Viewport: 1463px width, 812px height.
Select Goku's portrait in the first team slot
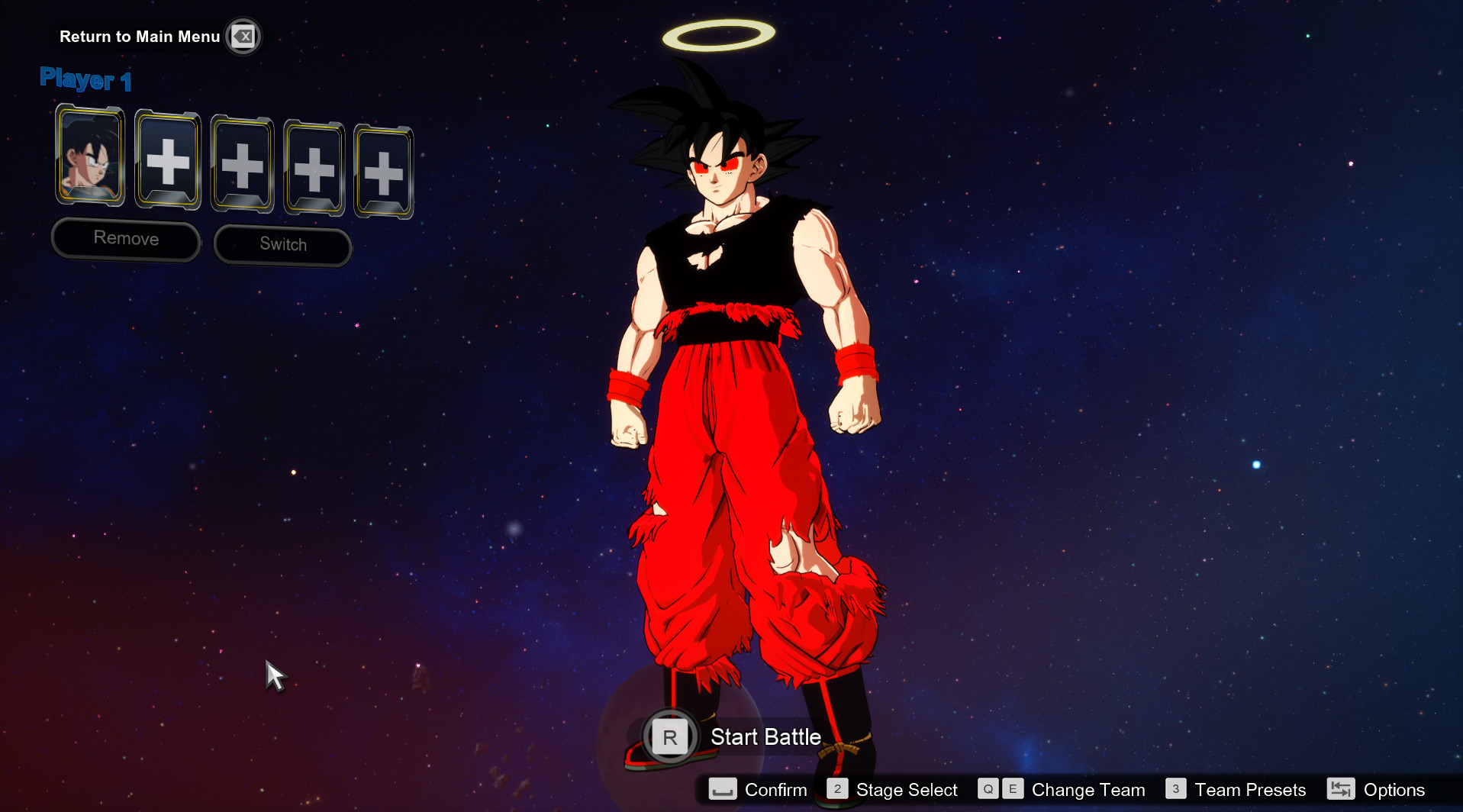point(89,158)
